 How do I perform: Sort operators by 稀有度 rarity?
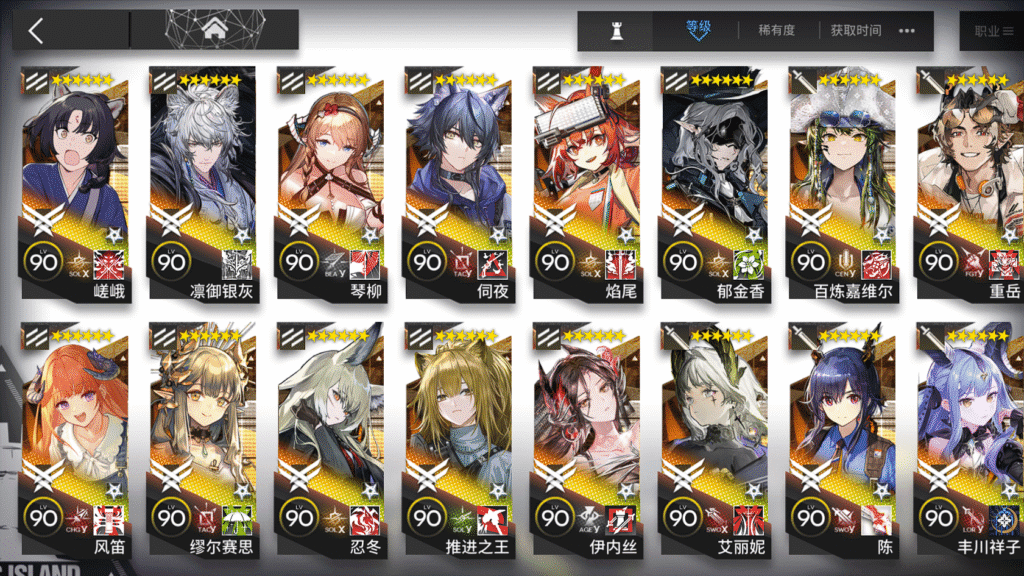(776, 31)
